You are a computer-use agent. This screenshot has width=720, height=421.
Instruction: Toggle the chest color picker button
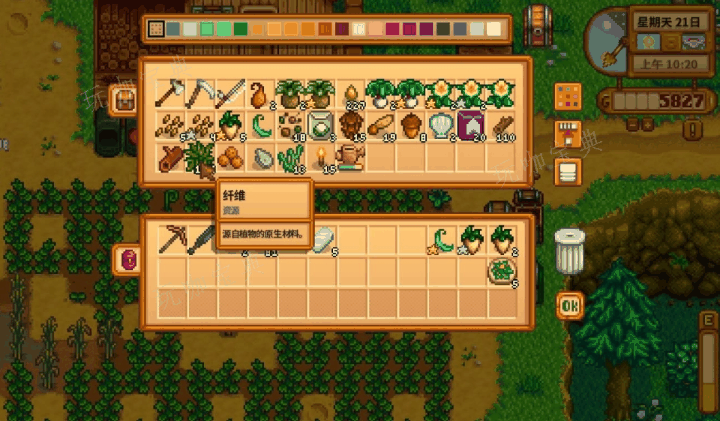568,97
